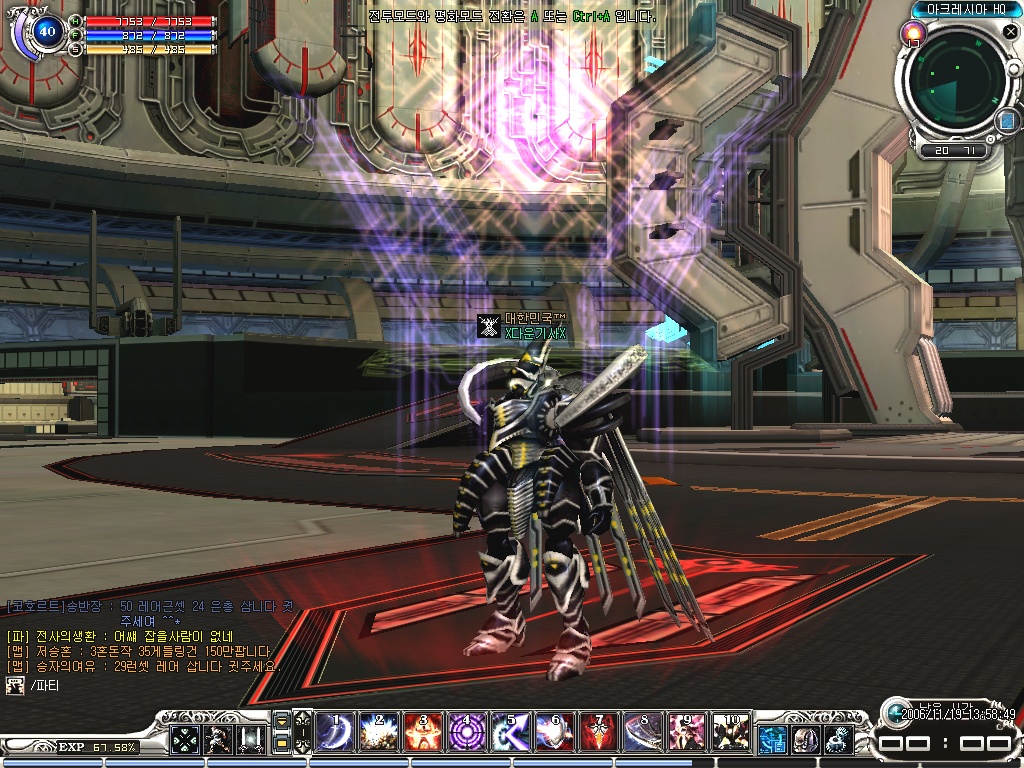Use the skill in hotbar slot 6
Screen dimensions: 1024x768
553,733
